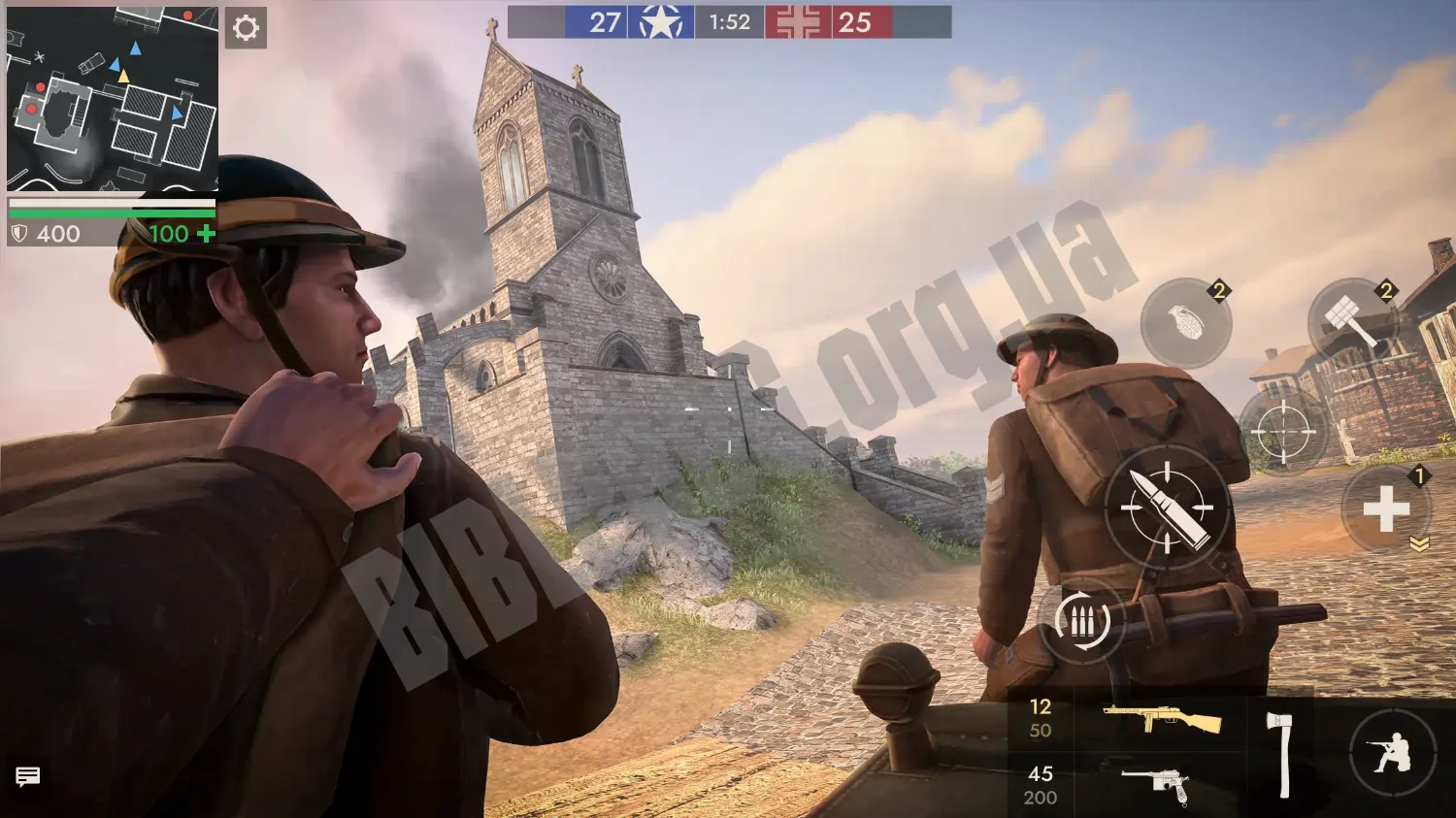The width and height of the screenshot is (1456, 818).
Task: Throw a frag grenade
Action: coord(1185,323)
